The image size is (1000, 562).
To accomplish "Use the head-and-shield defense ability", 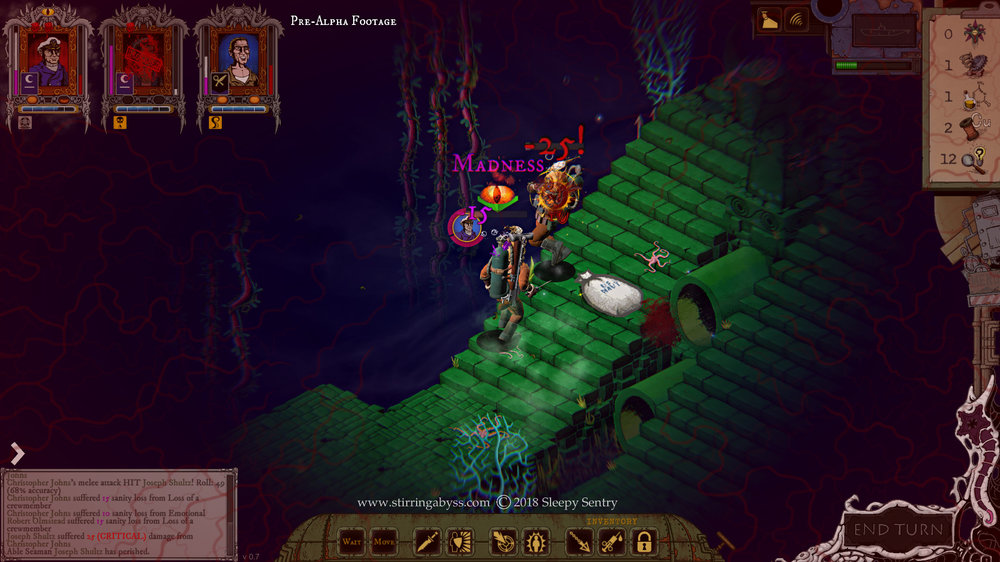I will 461,543.
